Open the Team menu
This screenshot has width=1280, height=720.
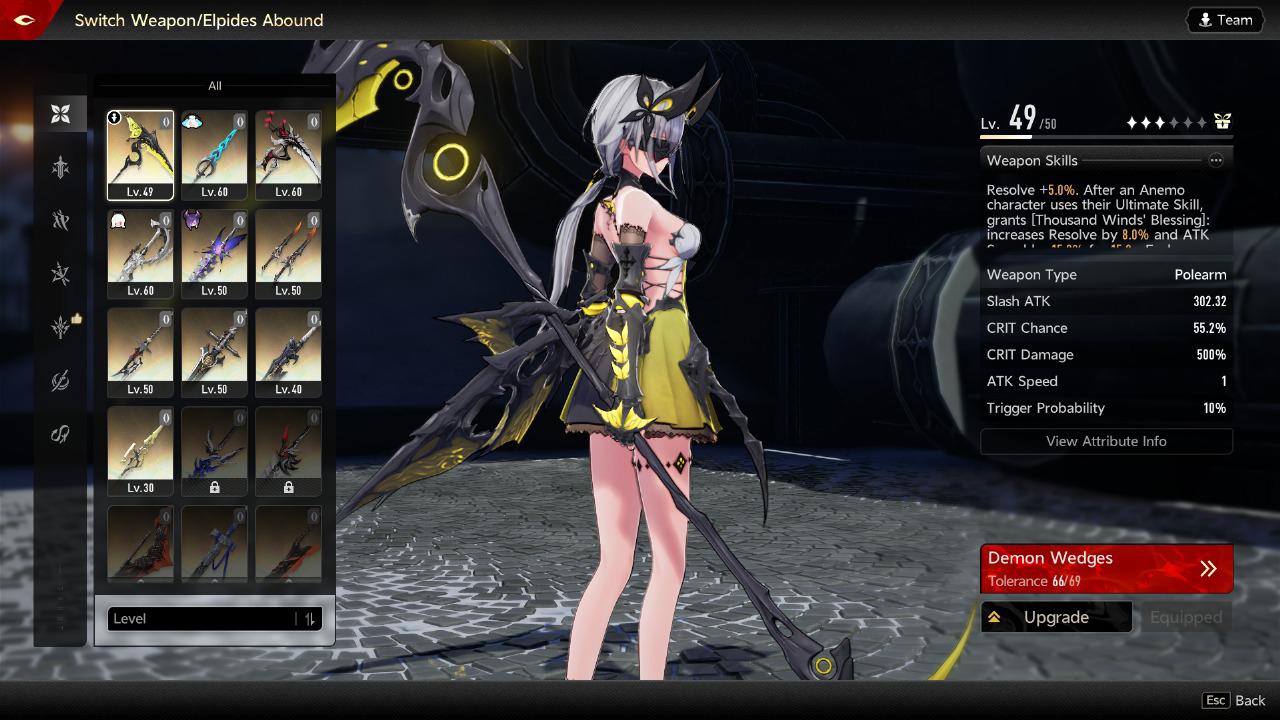coord(1225,20)
